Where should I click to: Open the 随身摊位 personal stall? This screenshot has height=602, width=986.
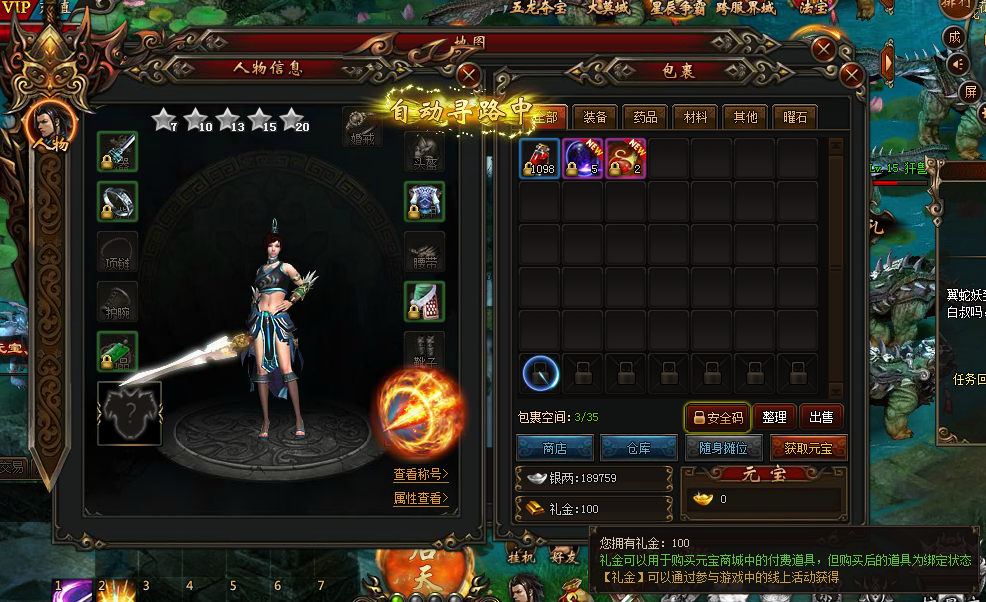tap(723, 448)
